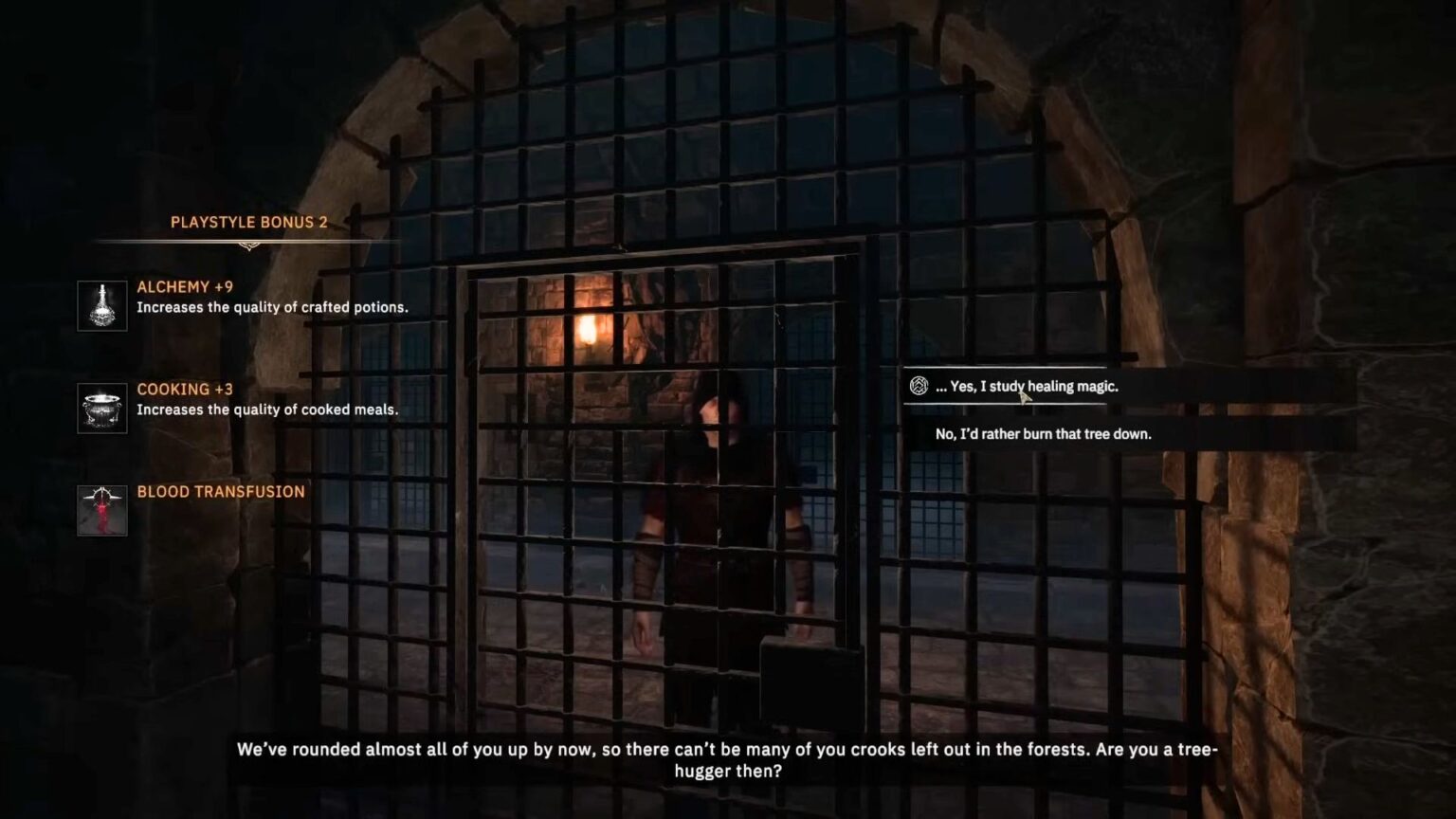Screen dimensions: 1456x819
Task: Choose the reply about burning that tree down
Action: [x=1041, y=433]
